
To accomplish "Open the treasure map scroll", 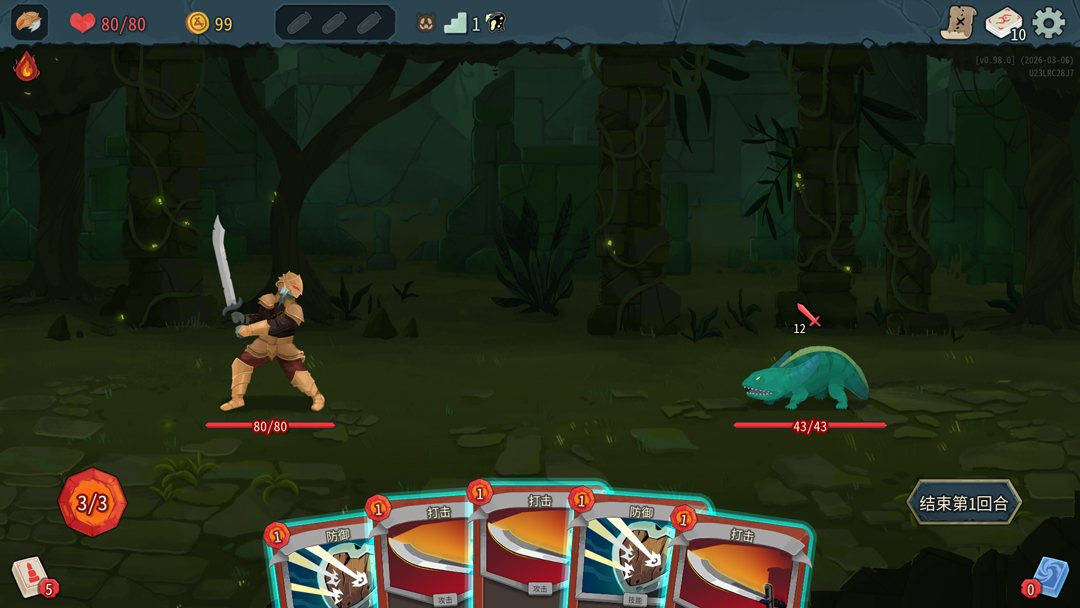I will pyautogui.click(x=958, y=23).
